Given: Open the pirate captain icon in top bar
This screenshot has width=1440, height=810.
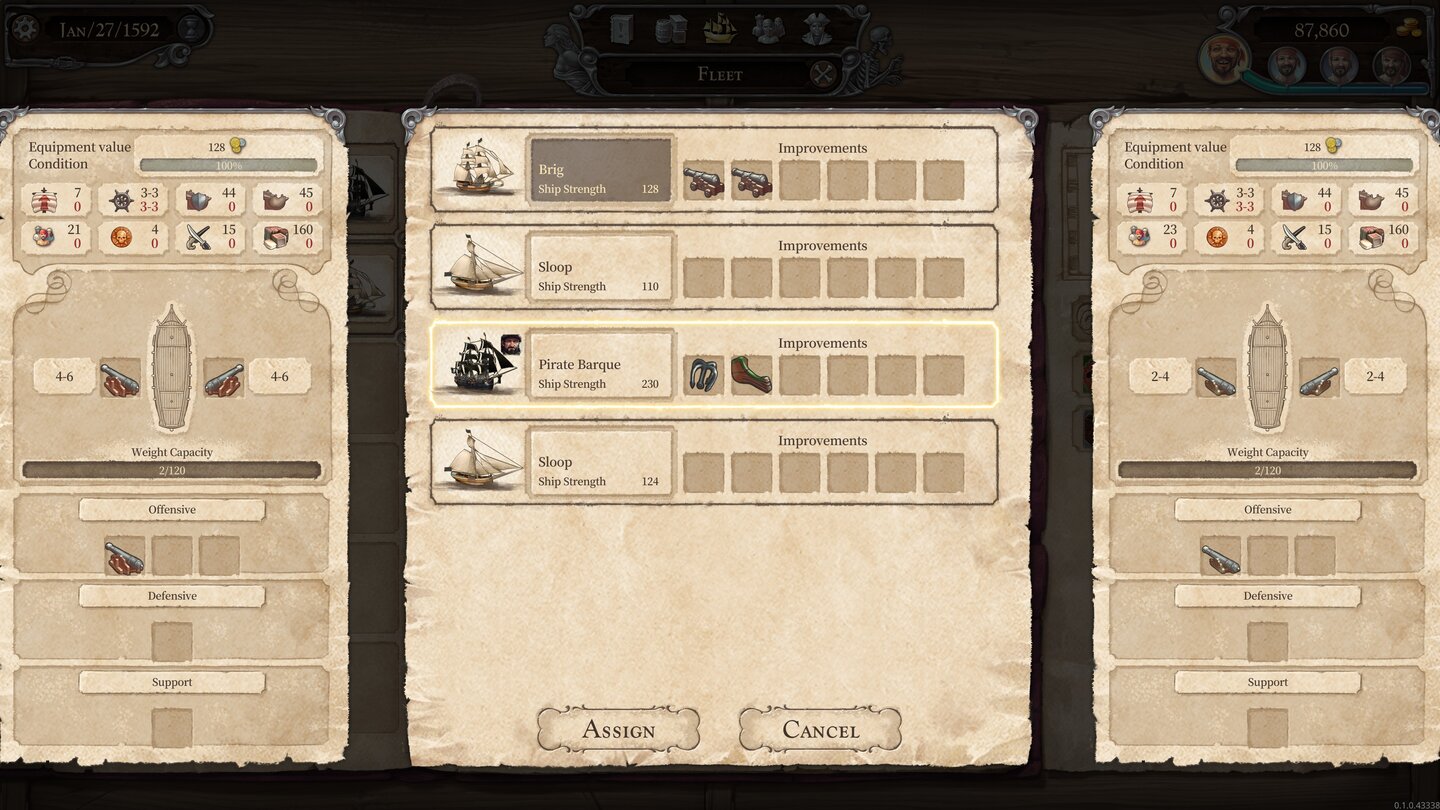Looking at the screenshot, I should point(816,30).
